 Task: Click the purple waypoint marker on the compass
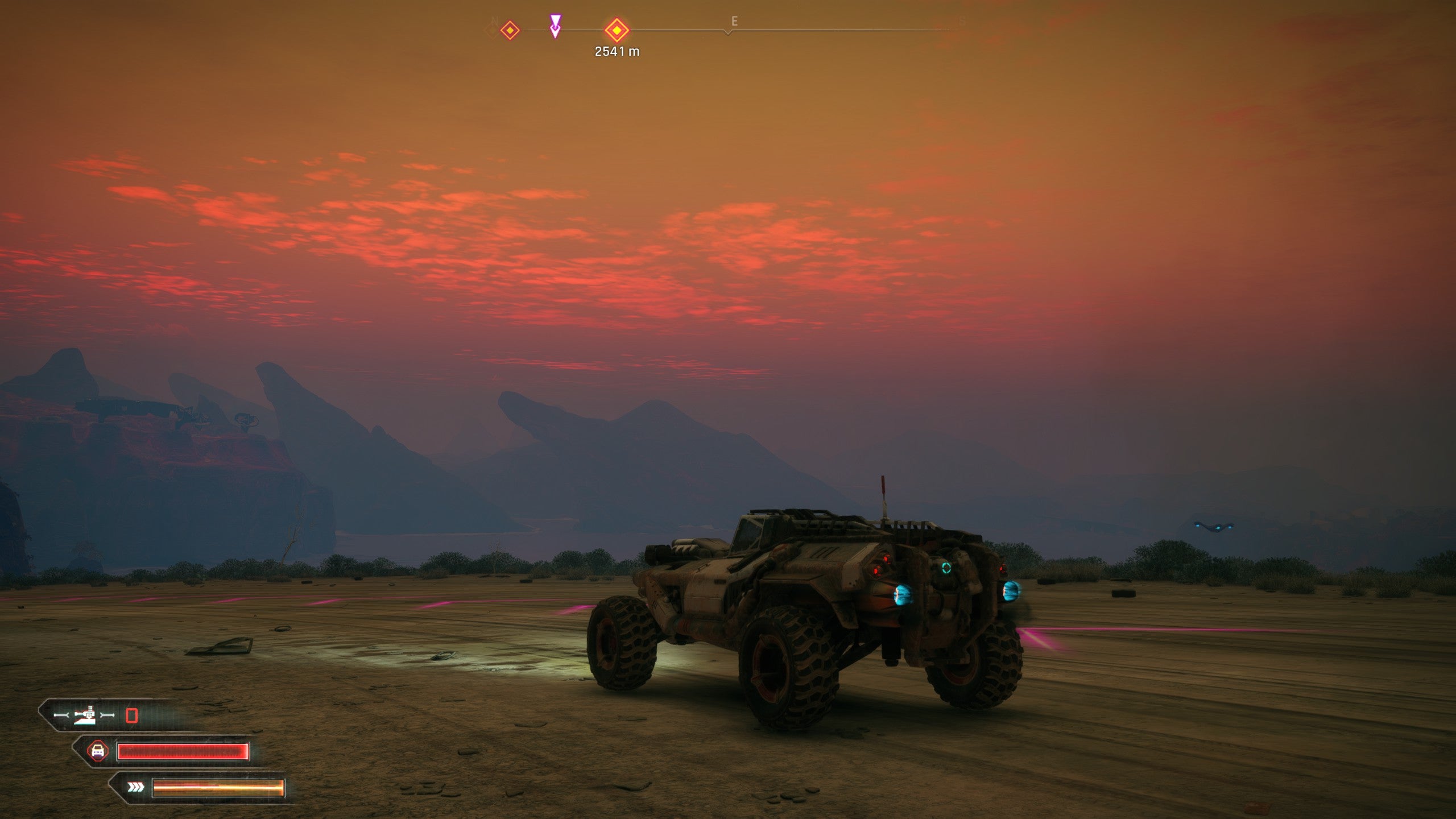[x=555, y=26]
